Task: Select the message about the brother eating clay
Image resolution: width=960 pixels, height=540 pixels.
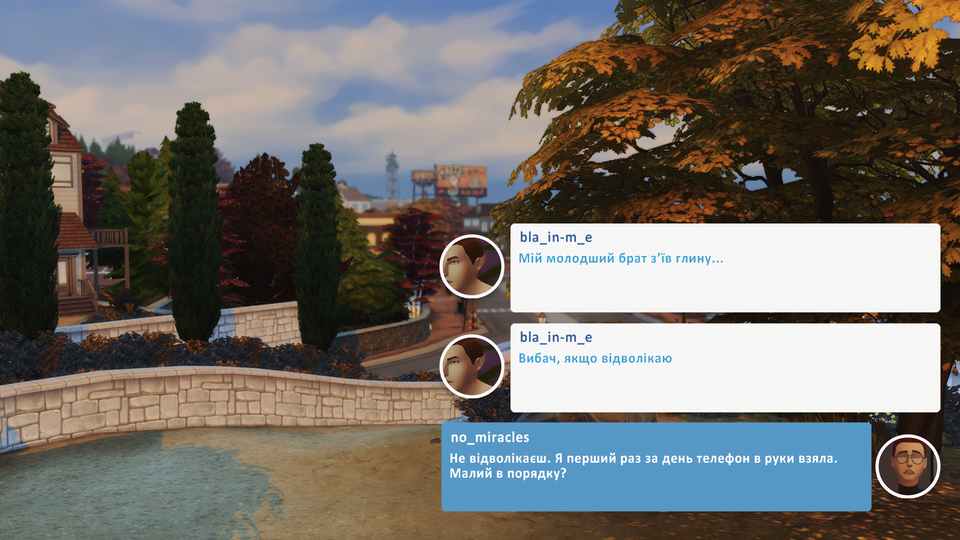Action: (x=724, y=267)
